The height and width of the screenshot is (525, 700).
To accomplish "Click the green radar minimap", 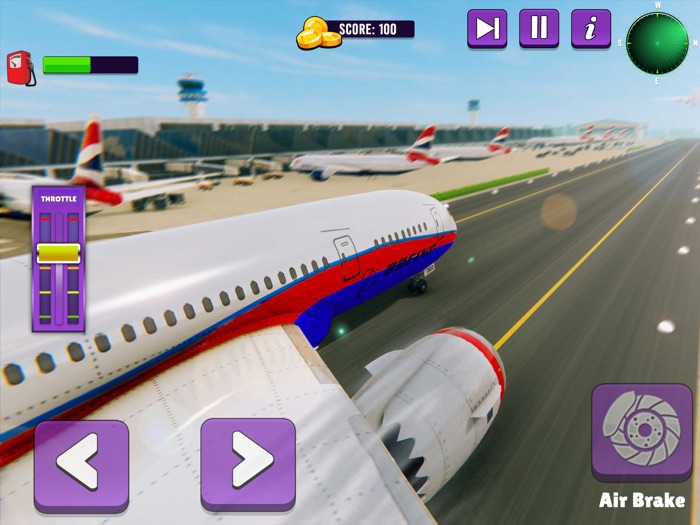I will tap(657, 42).
